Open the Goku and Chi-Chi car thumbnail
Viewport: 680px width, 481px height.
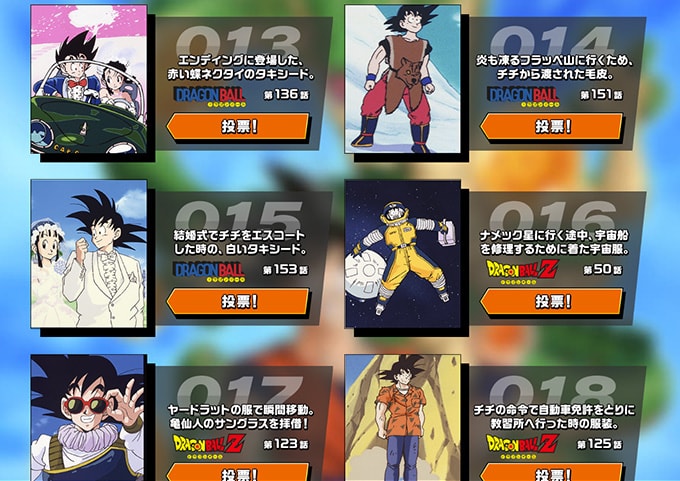(89, 79)
